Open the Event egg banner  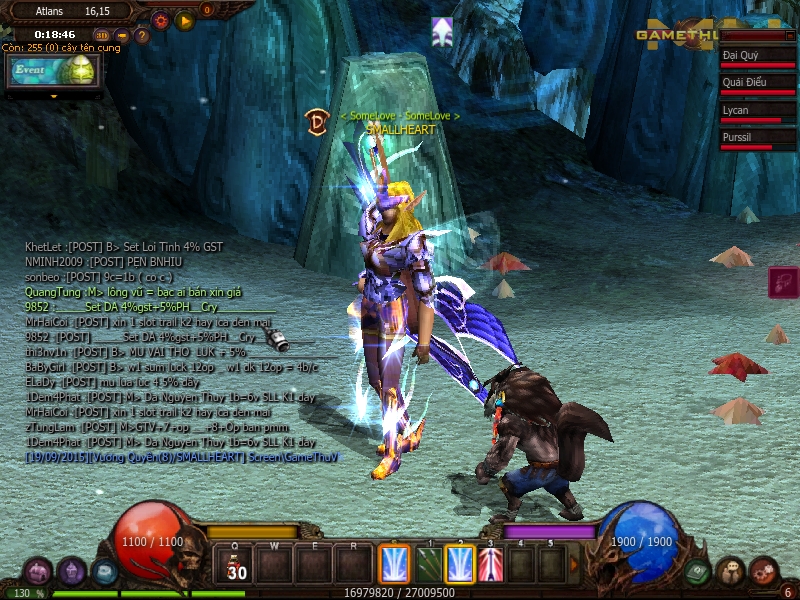click(x=54, y=71)
